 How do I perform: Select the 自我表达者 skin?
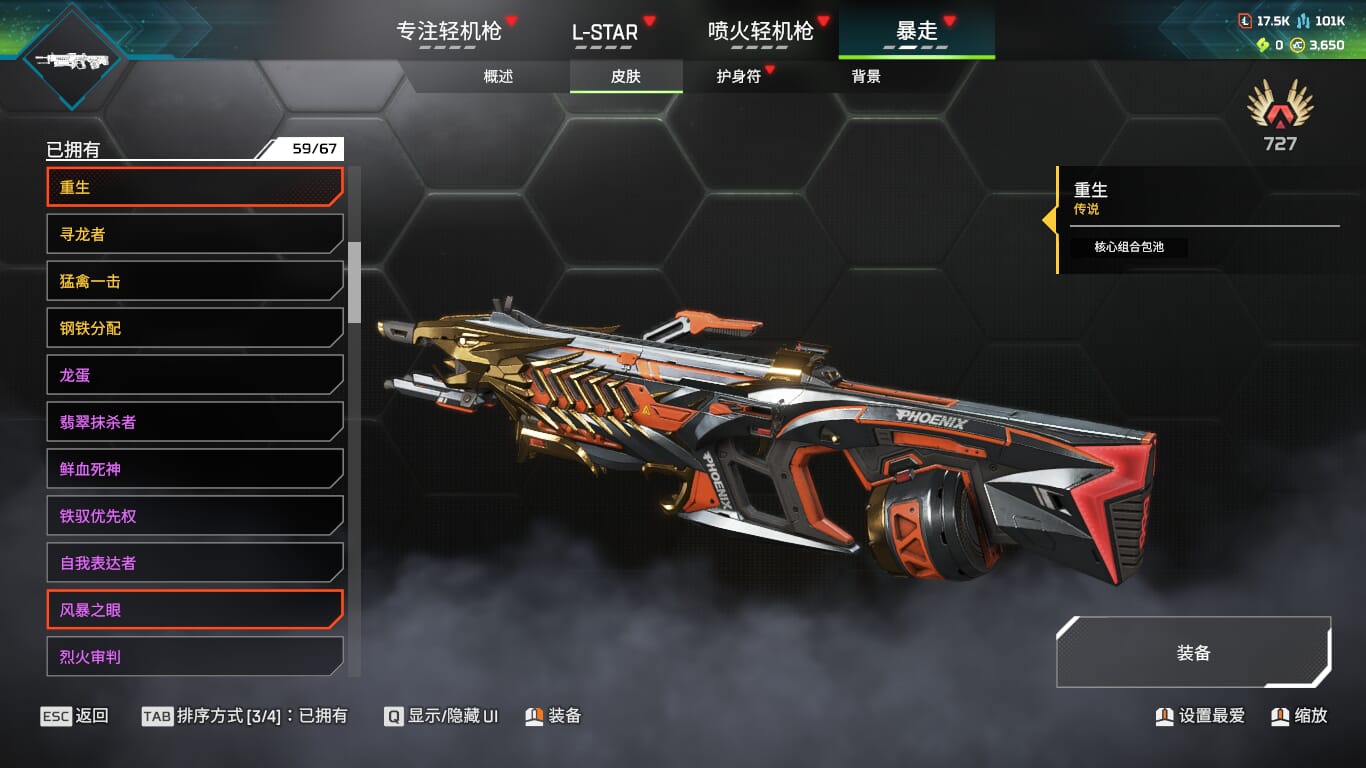(195, 563)
